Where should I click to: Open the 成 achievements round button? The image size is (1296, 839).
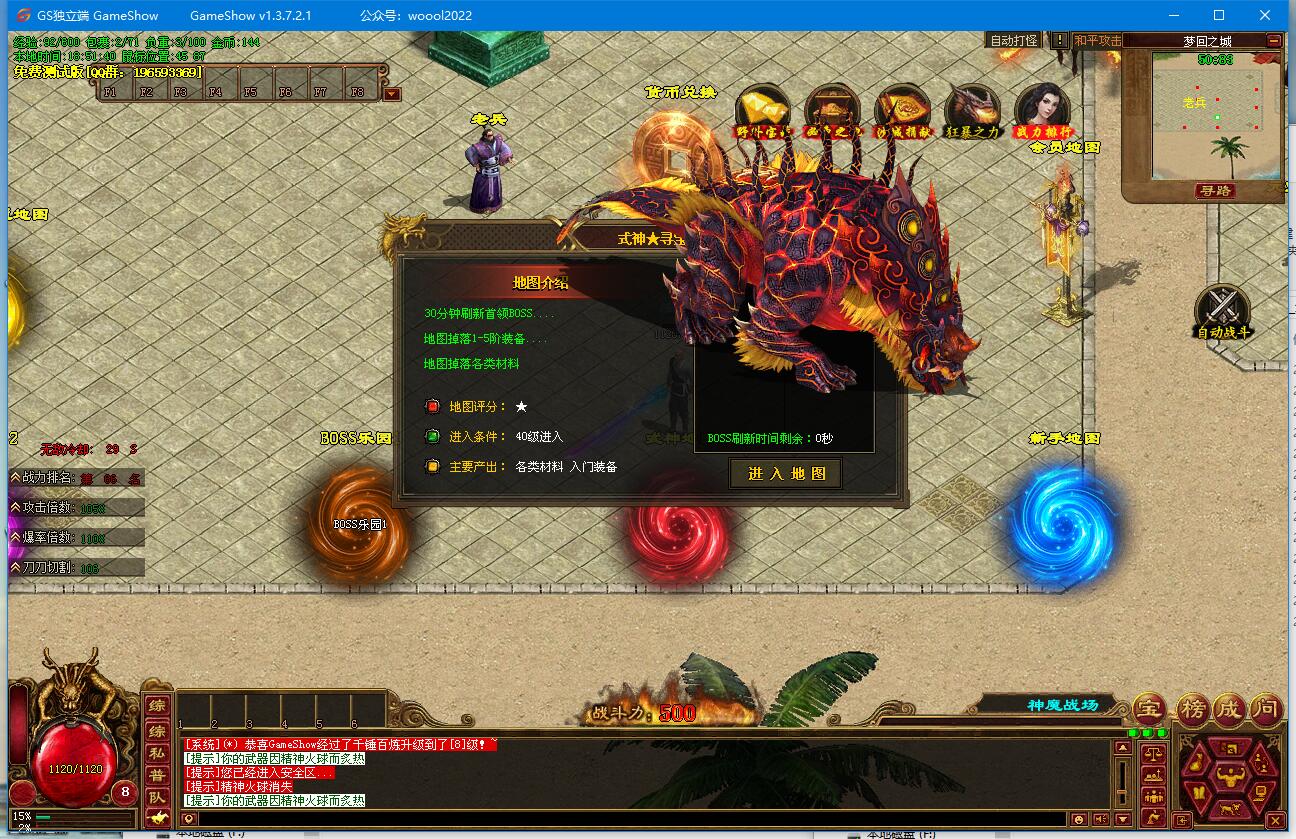pyautogui.click(x=1229, y=709)
